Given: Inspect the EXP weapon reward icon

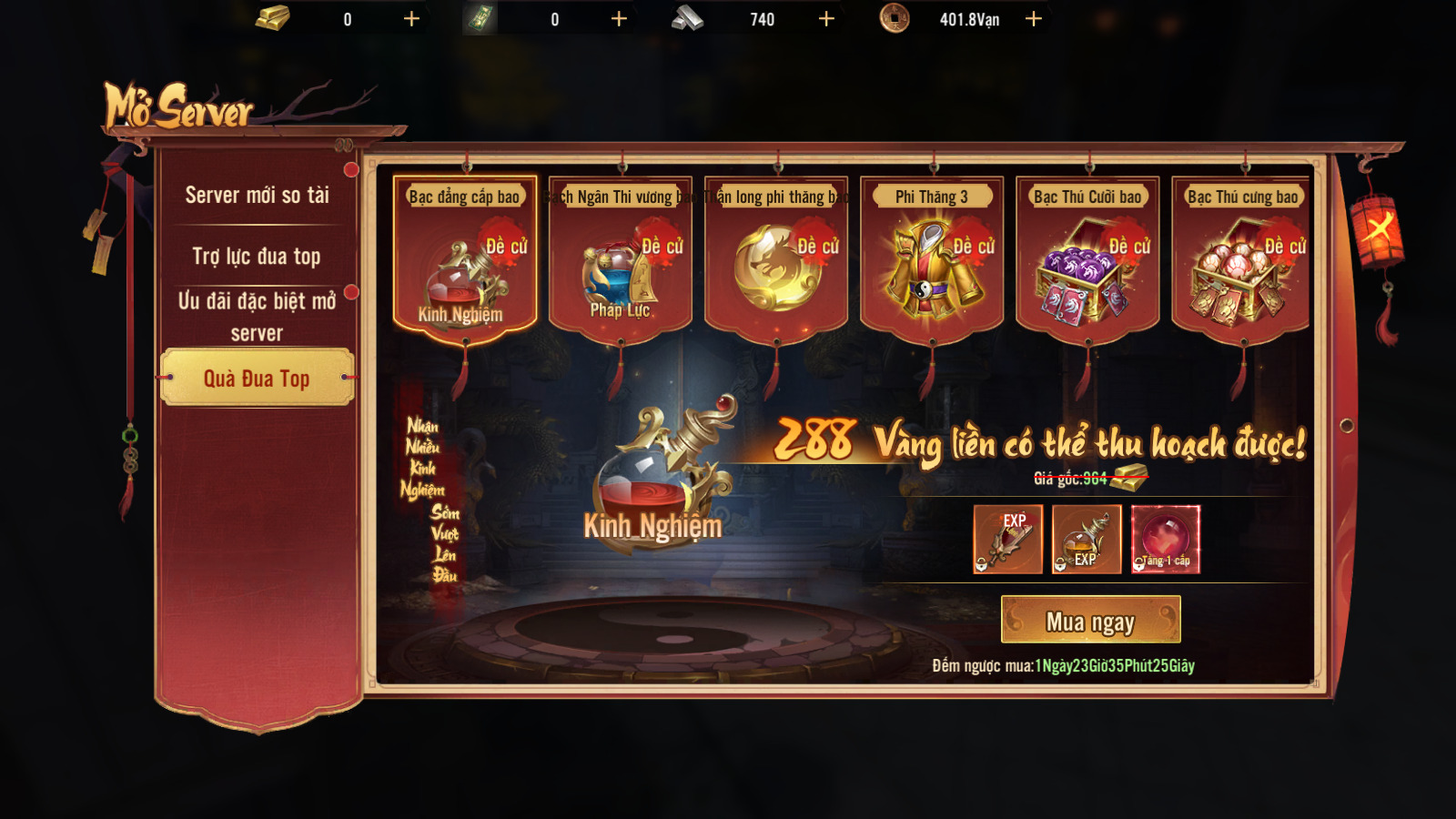Looking at the screenshot, I should (1008, 540).
